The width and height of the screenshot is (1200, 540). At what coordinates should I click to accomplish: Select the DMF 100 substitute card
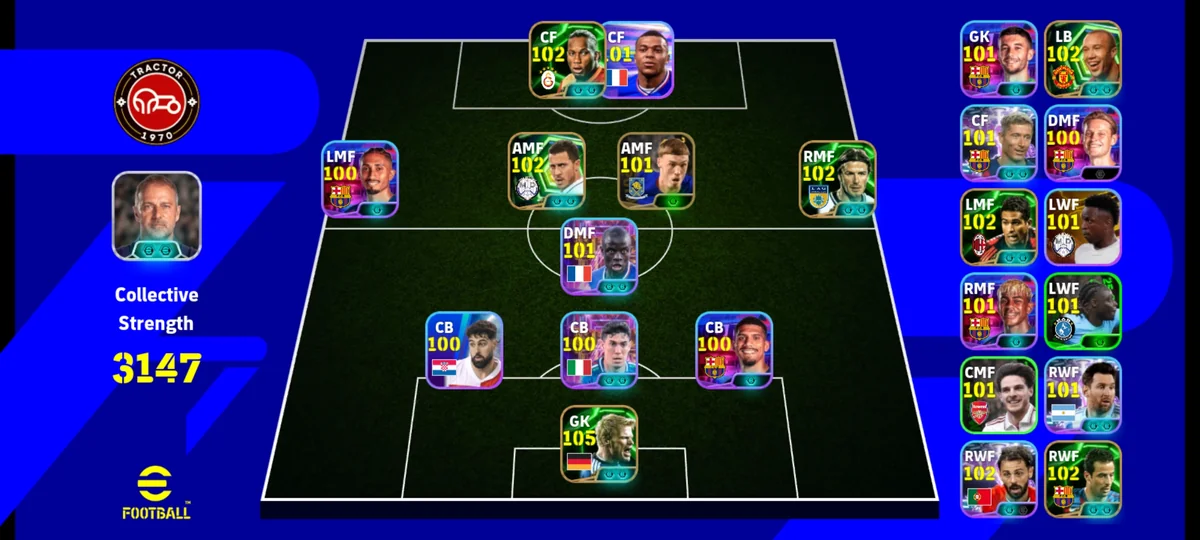pyautogui.click(x=1083, y=143)
